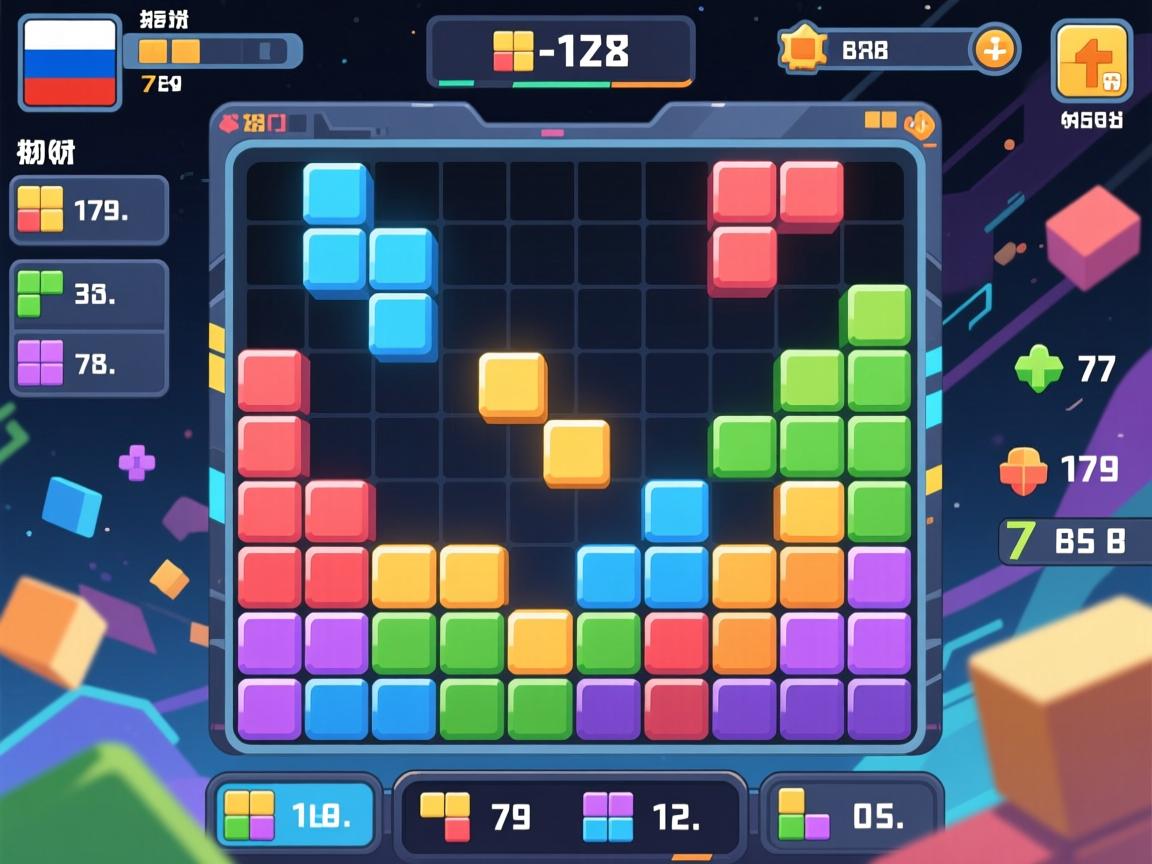1152x864 pixels.
Task: Open the orange arrow button in the top-right corner
Action: [x=1091, y=62]
